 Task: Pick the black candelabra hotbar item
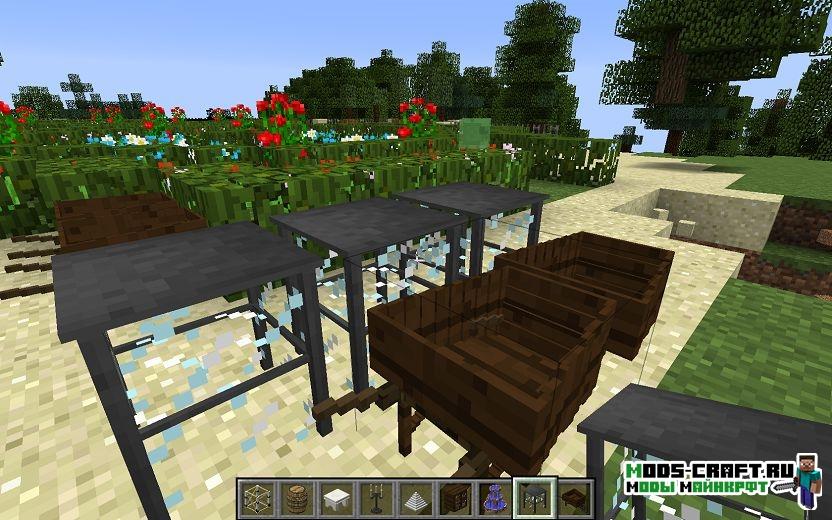click(x=374, y=496)
